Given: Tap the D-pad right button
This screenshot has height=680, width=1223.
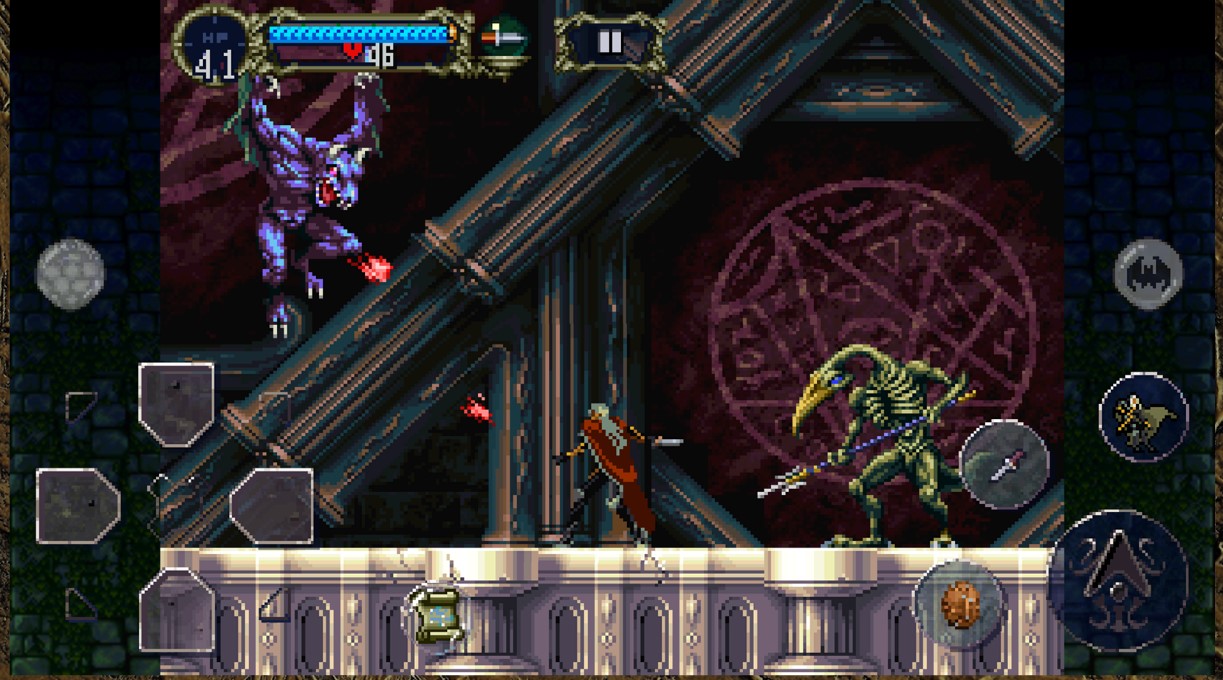Looking at the screenshot, I should 272,506.
